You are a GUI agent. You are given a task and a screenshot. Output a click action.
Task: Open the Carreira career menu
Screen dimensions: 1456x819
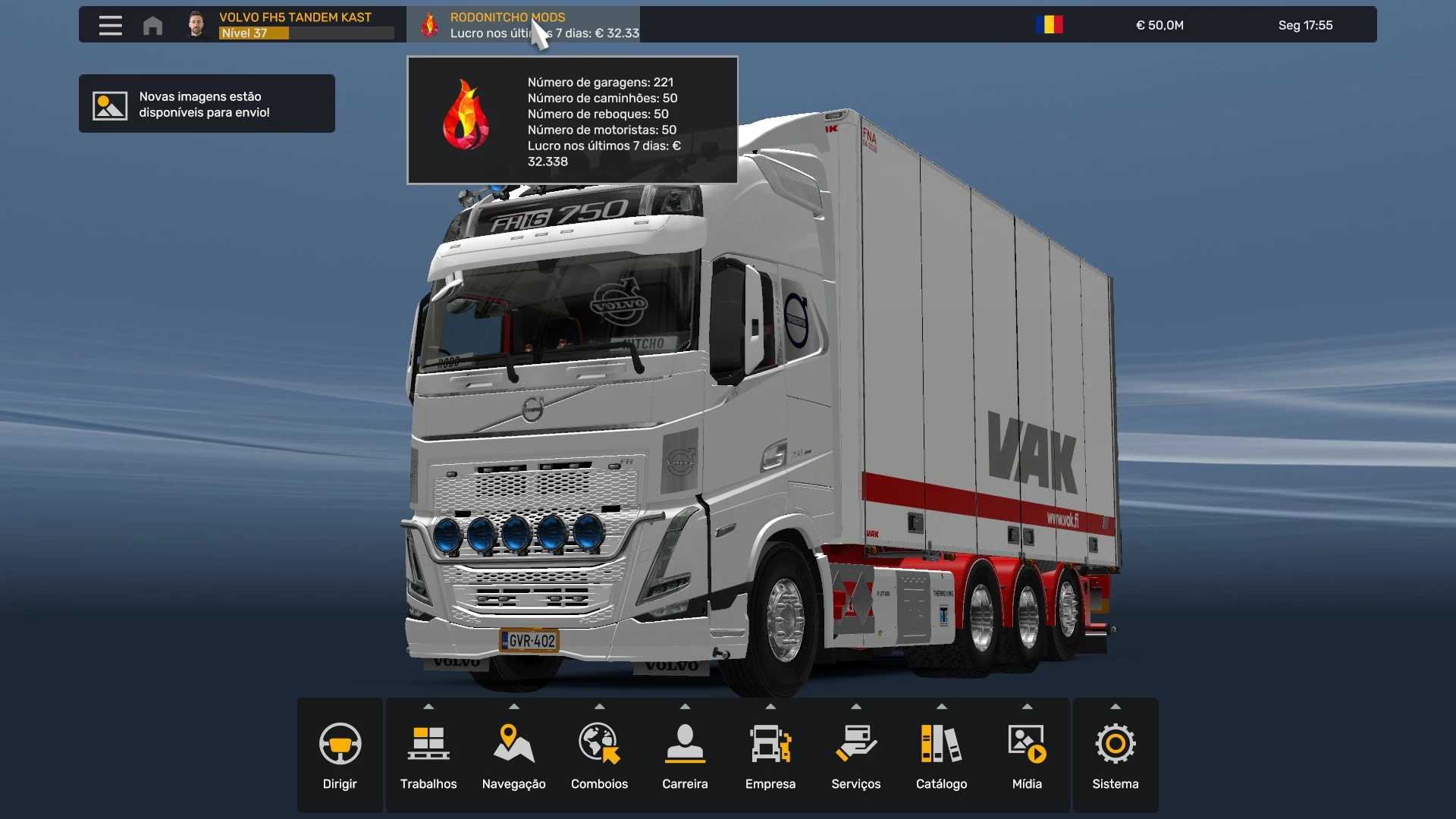685,755
